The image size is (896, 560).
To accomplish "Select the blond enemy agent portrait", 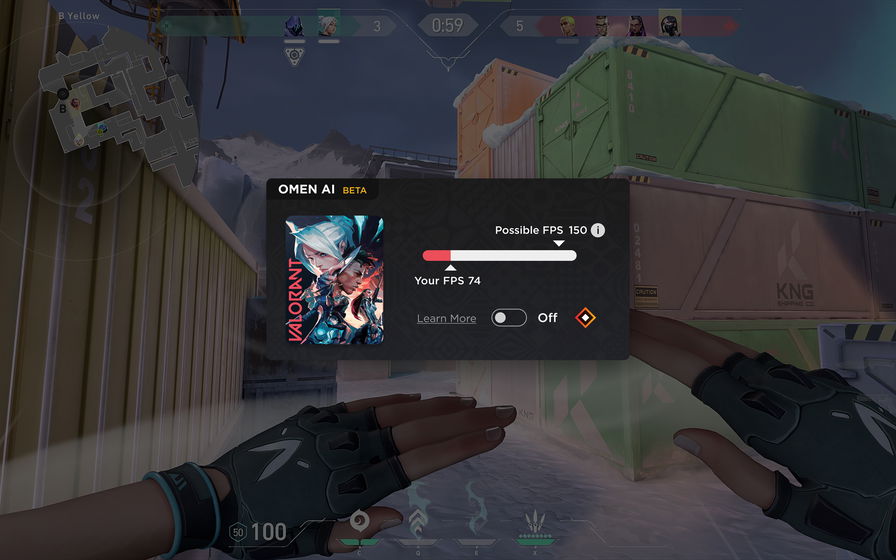I will pos(567,26).
